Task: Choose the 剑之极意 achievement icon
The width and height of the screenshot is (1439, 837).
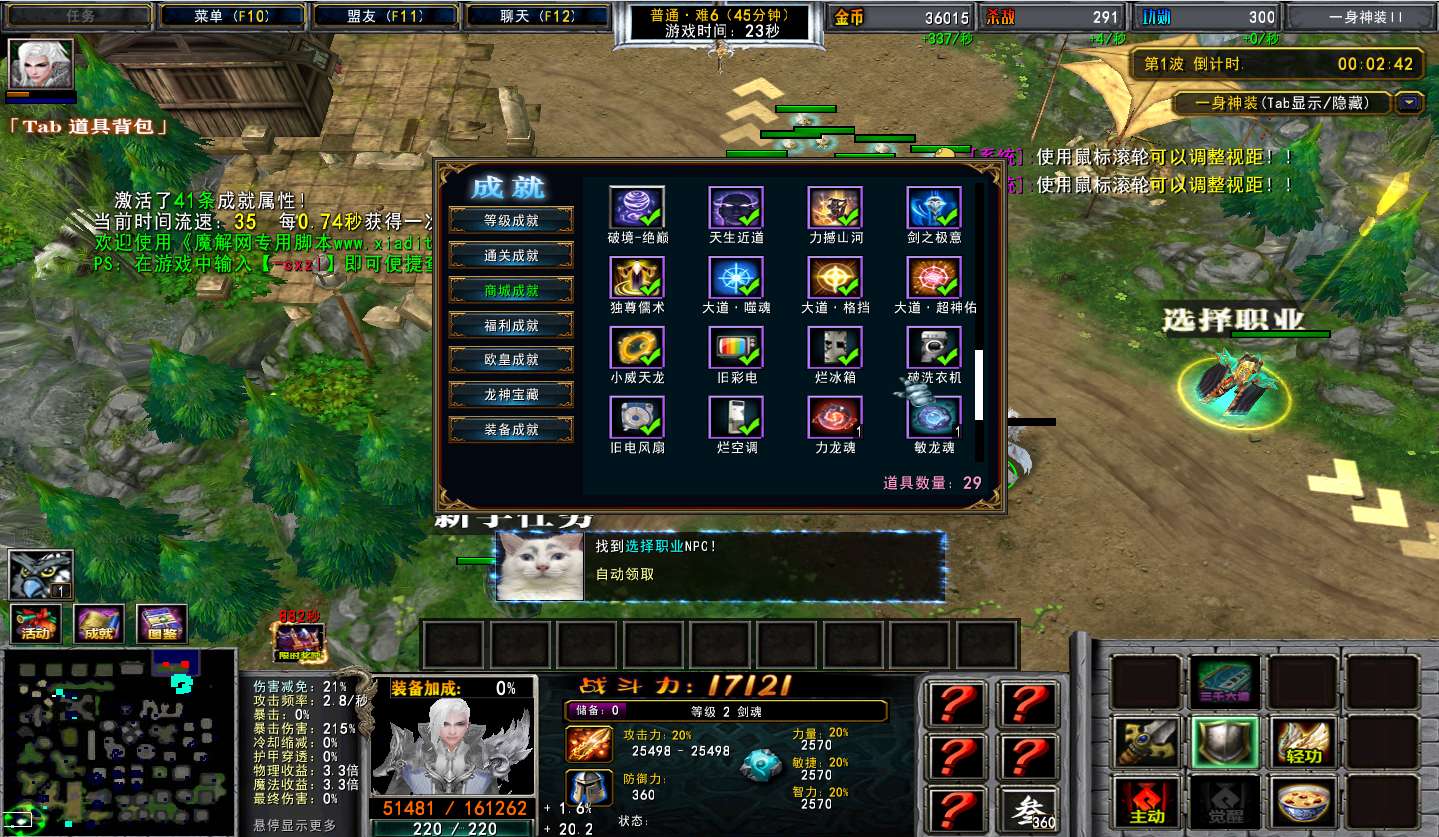Action: (933, 208)
